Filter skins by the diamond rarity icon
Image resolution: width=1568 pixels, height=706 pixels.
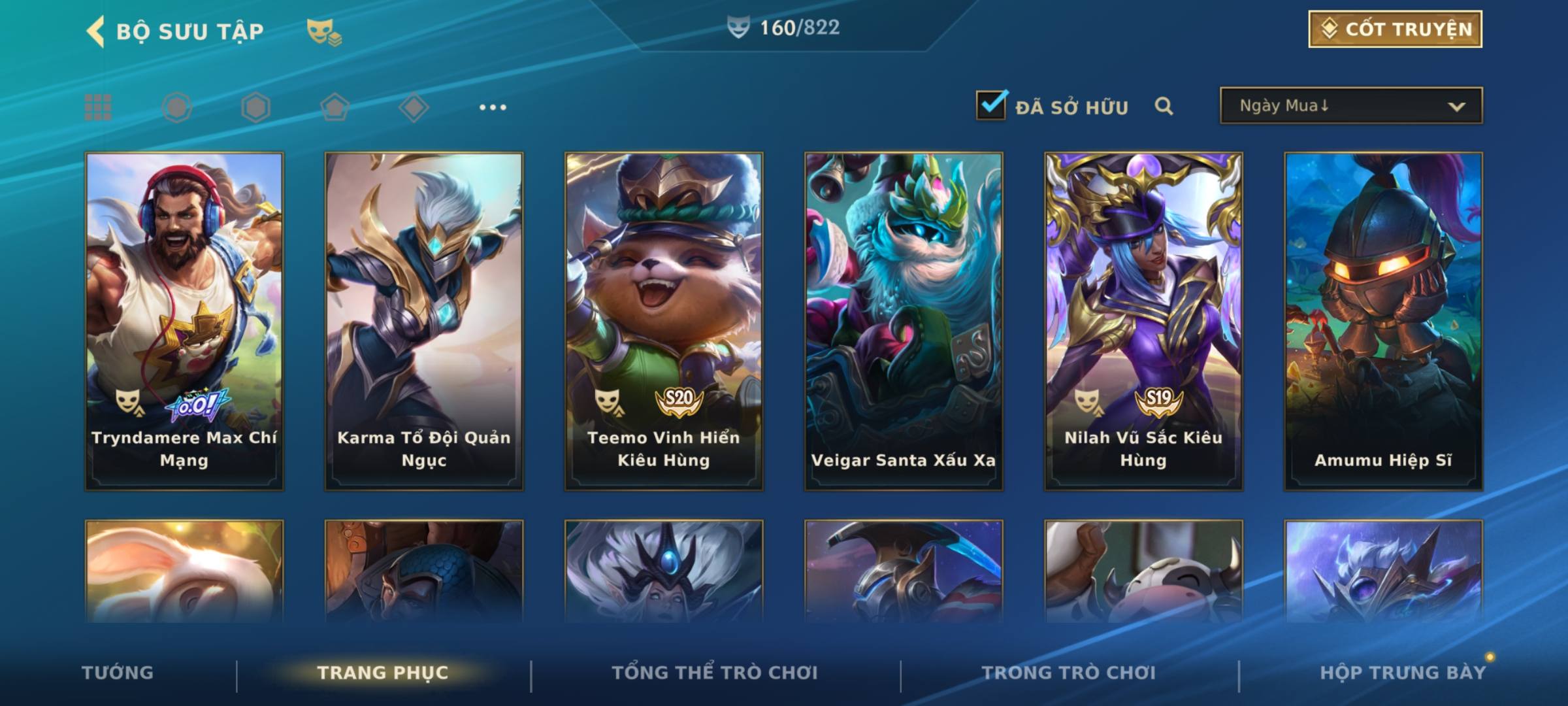pyautogui.click(x=414, y=107)
